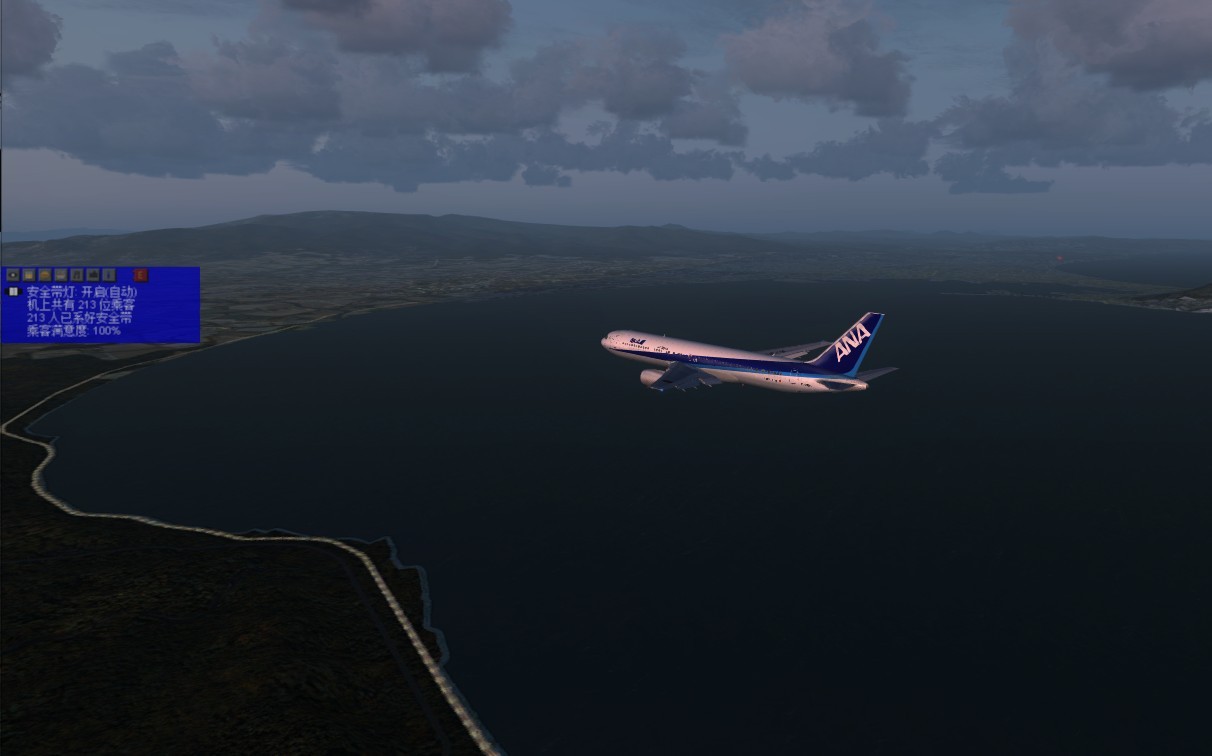
Task: Click the eye icon in the blue panel
Action: click(13, 275)
